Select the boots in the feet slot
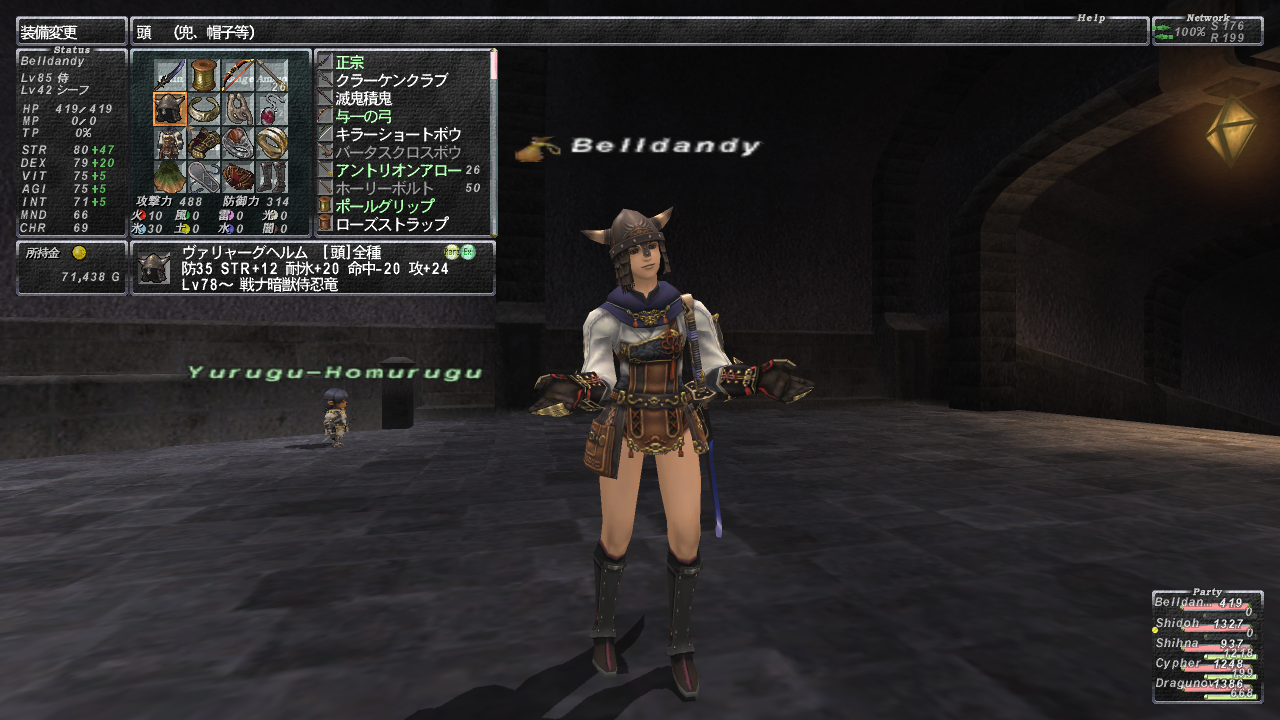 pos(271,176)
